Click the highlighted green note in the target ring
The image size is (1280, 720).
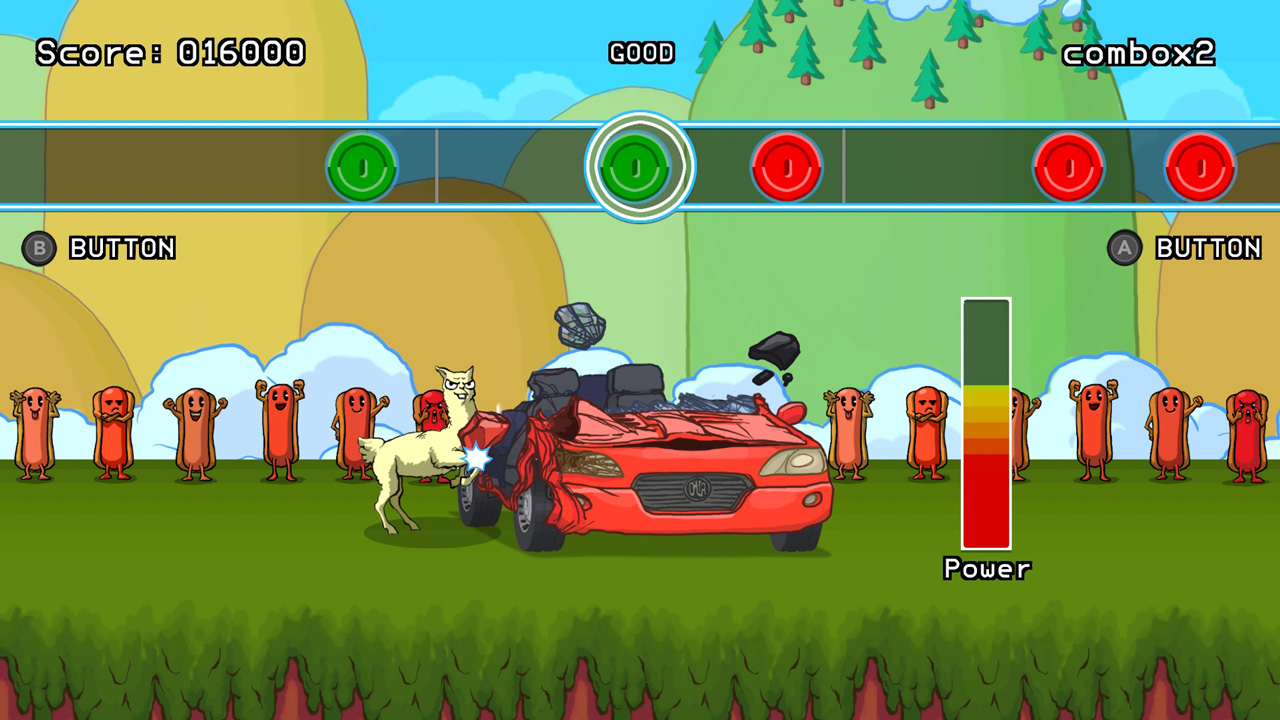coord(636,166)
